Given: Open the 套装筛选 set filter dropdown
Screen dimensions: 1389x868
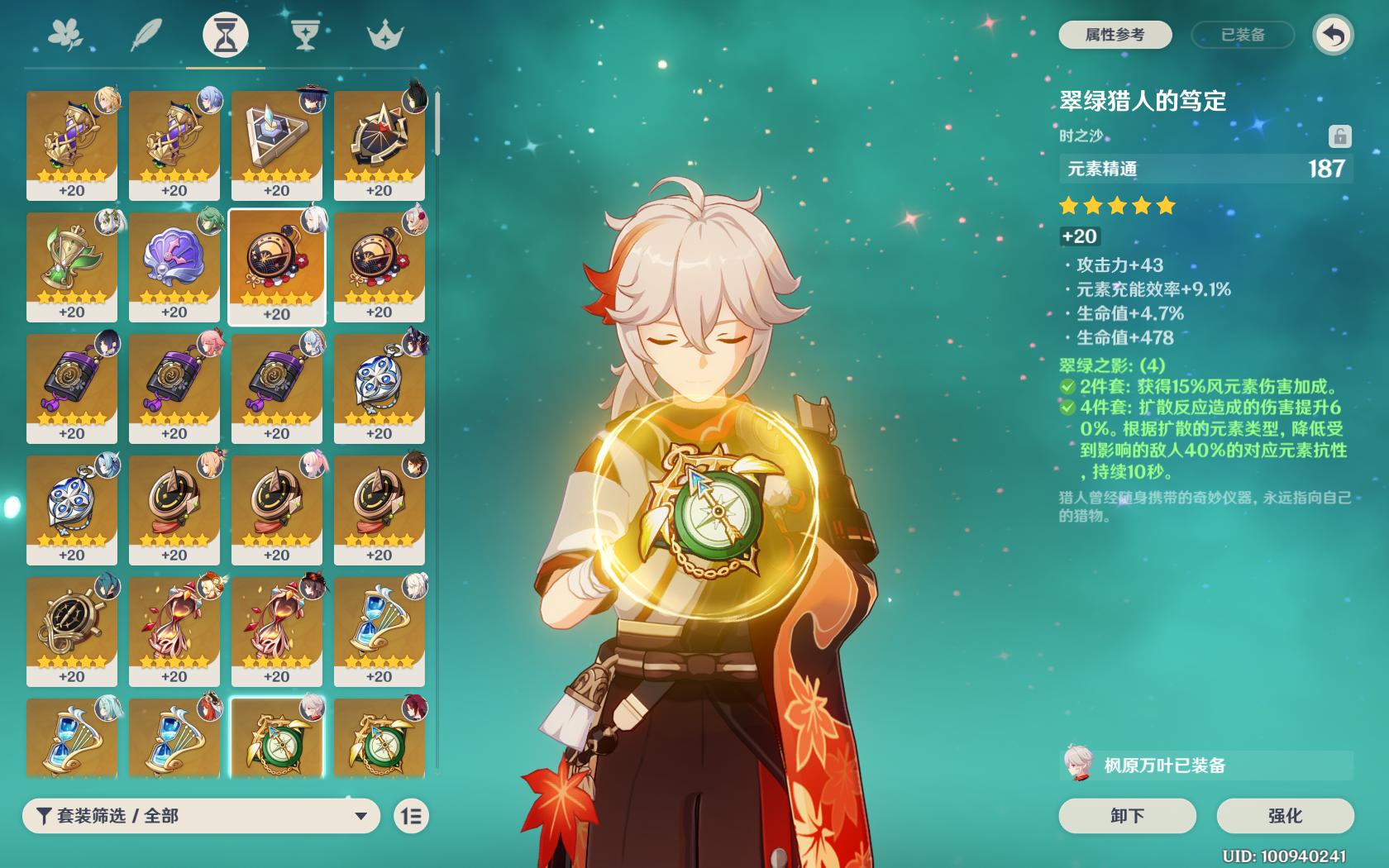Looking at the screenshot, I should [x=201, y=816].
